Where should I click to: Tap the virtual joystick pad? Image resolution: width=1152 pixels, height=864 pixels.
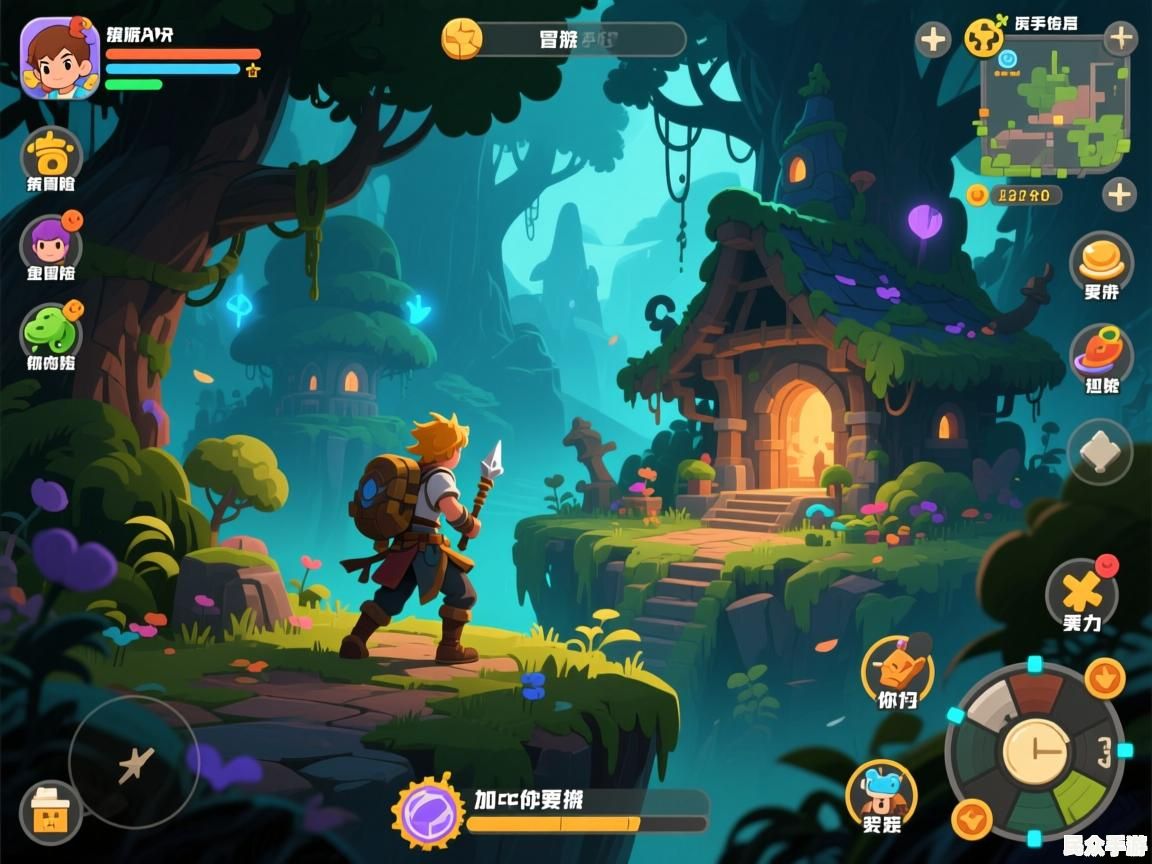click(x=133, y=763)
